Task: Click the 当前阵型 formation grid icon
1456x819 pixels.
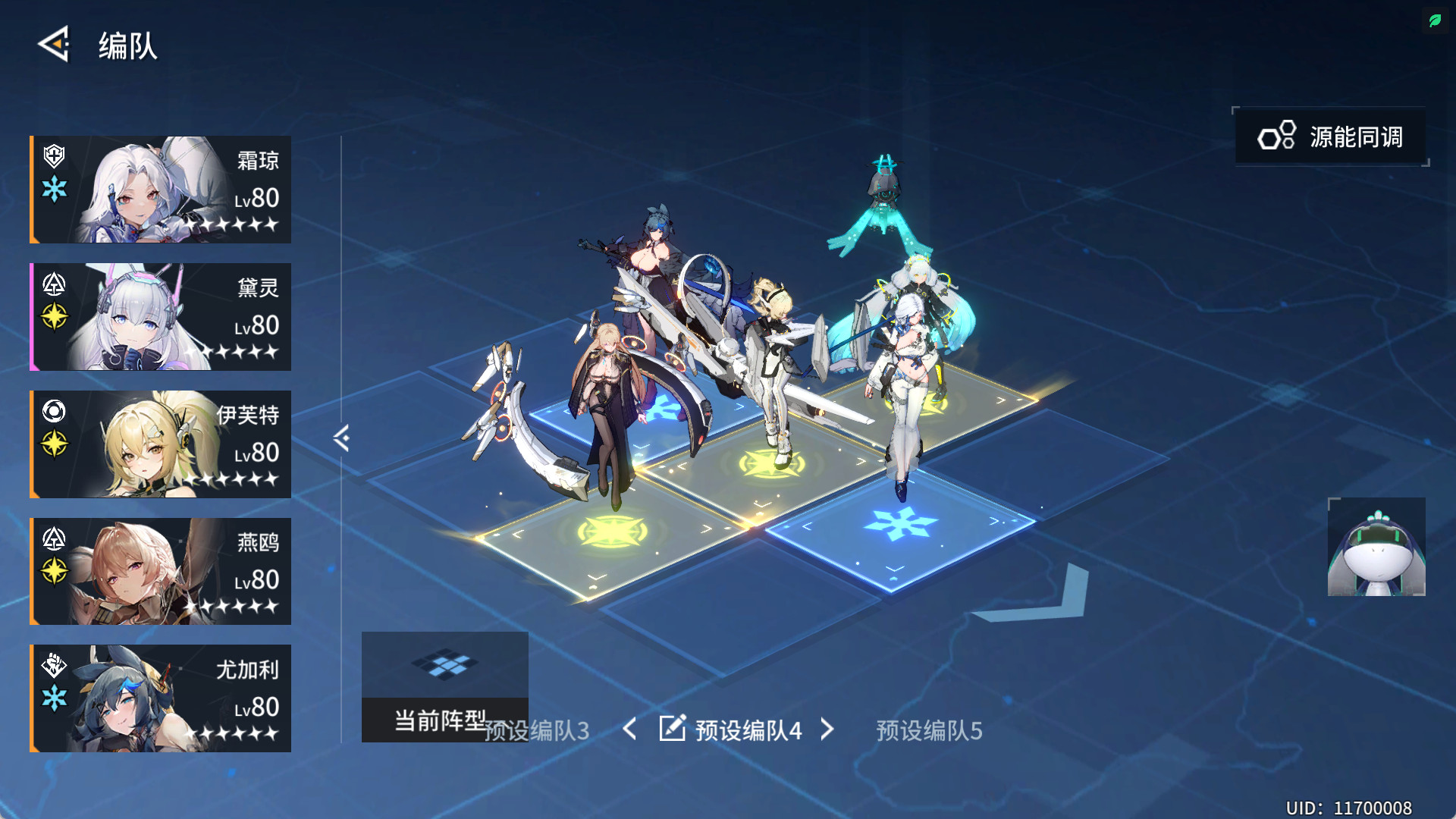Action: pyautogui.click(x=446, y=666)
